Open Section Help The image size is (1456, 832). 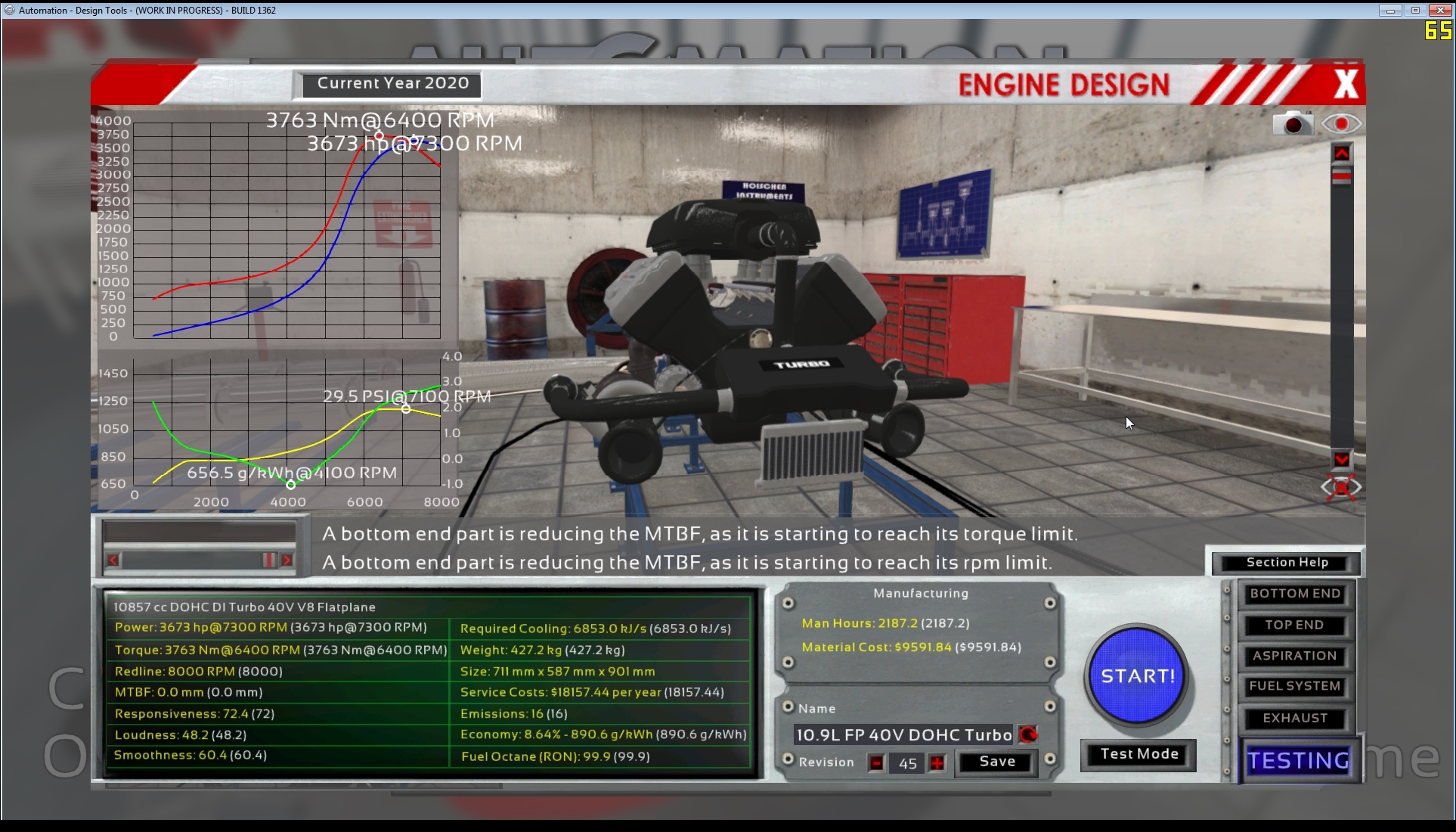click(x=1287, y=562)
